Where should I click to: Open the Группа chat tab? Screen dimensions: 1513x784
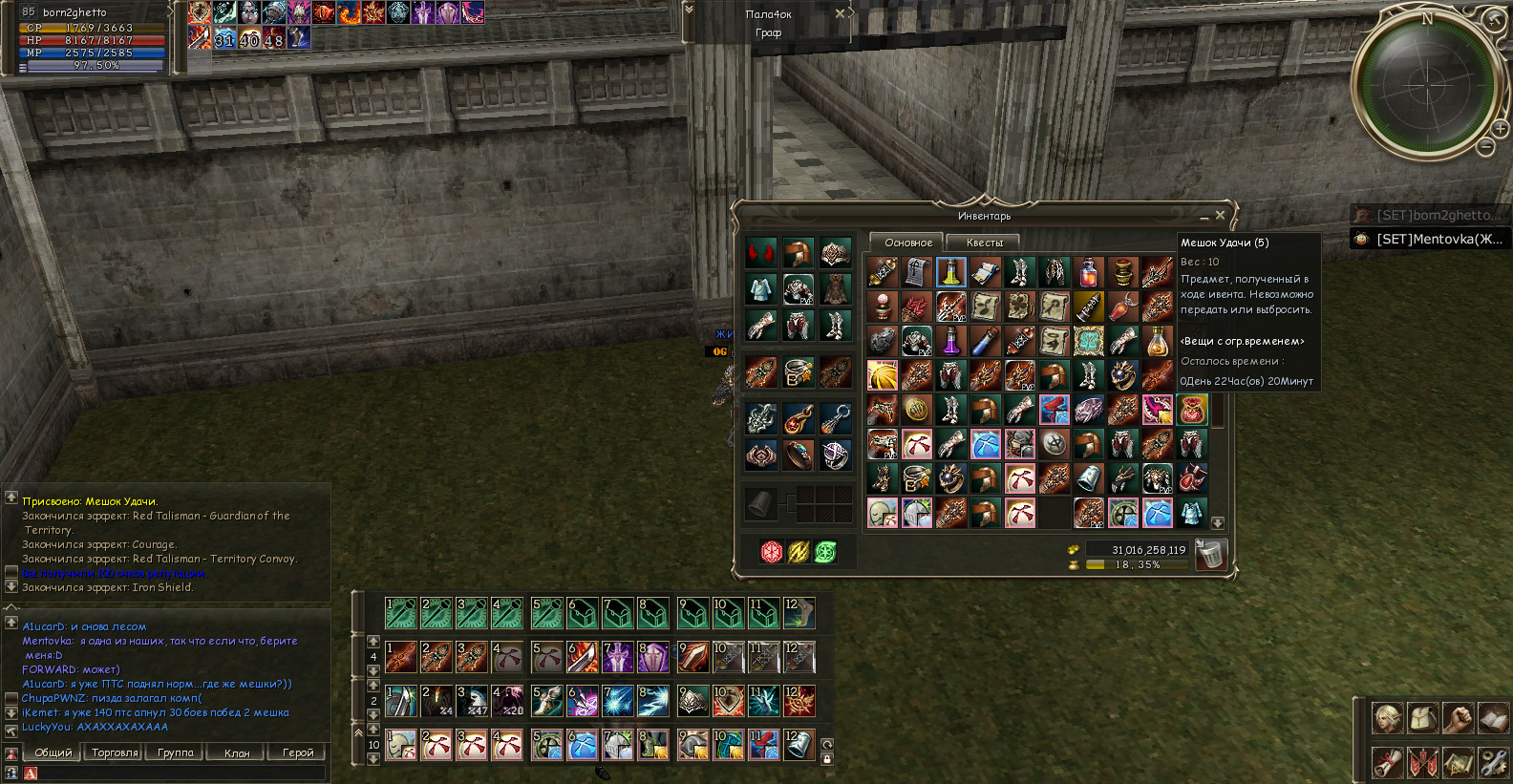coord(176,752)
